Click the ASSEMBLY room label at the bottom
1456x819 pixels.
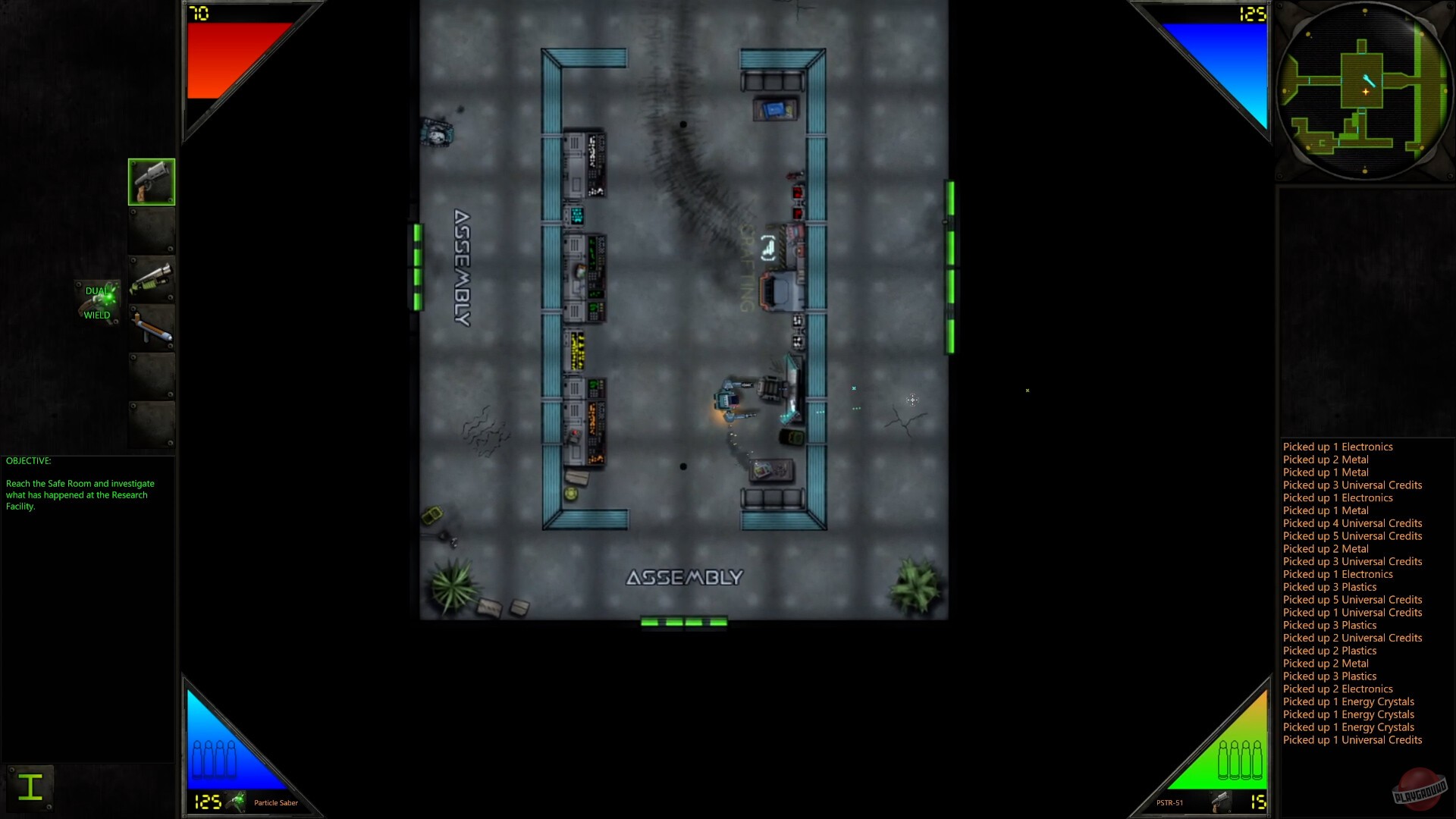[x=682, y=577]
